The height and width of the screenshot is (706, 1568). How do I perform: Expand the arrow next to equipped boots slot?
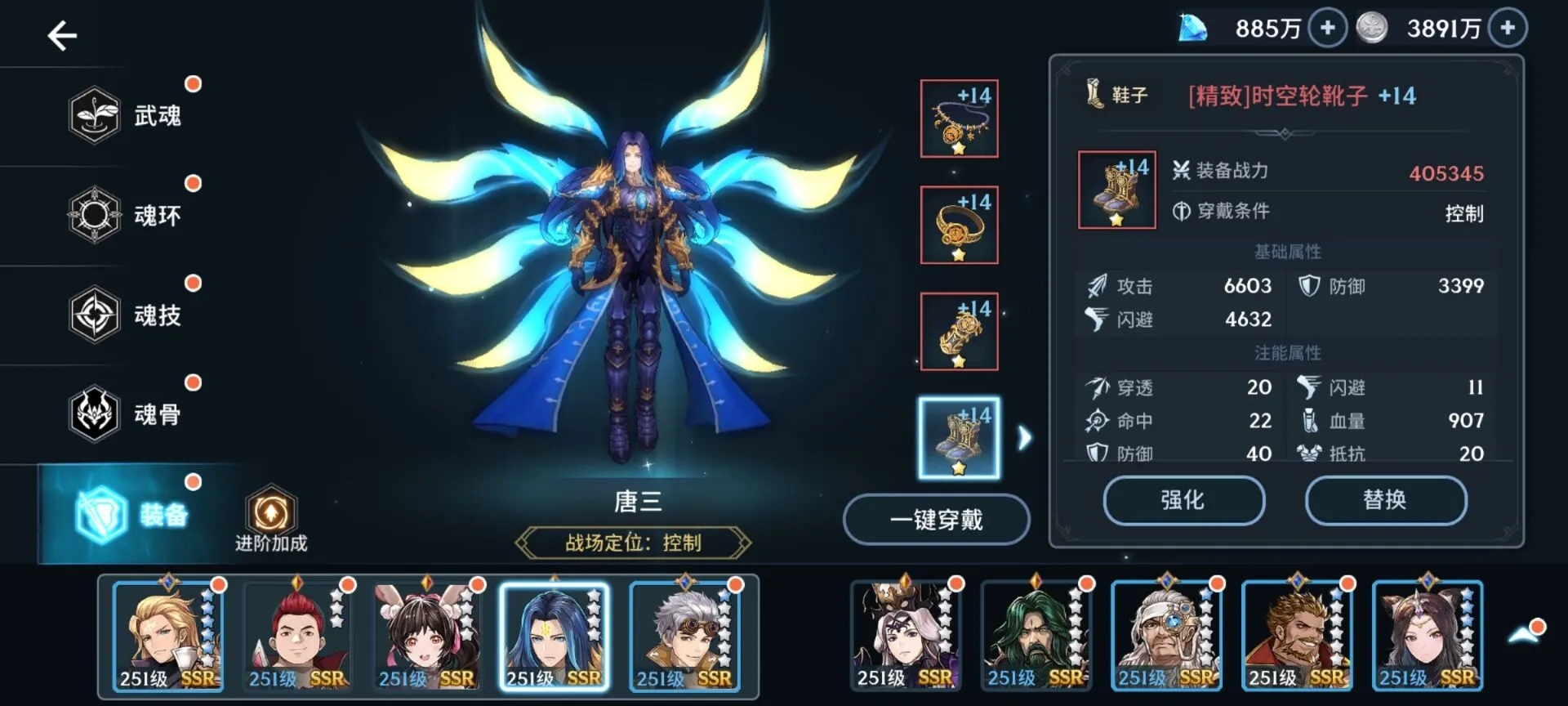[x=1023, y=438]
